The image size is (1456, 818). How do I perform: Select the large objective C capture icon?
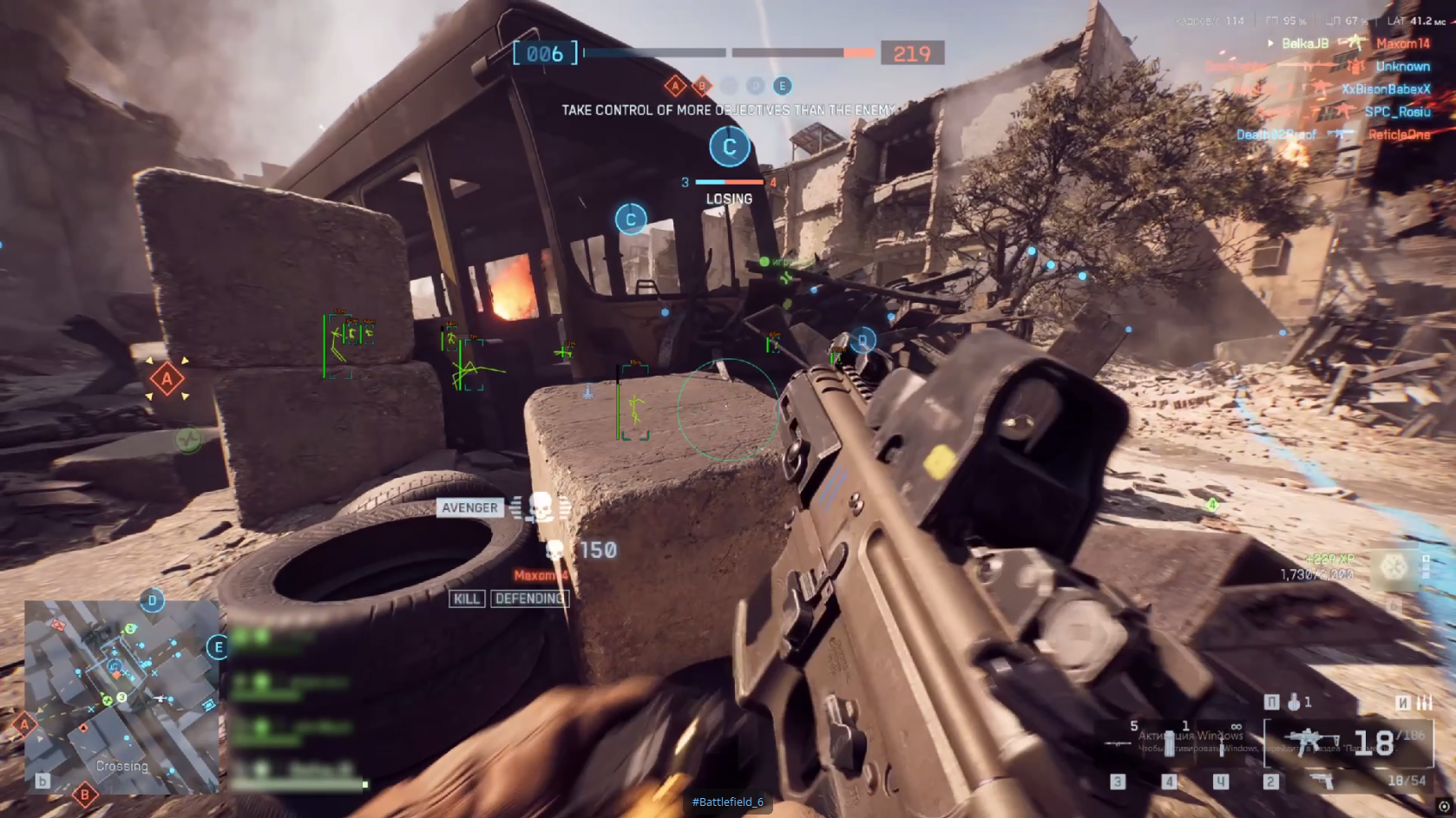pos(729,147)
